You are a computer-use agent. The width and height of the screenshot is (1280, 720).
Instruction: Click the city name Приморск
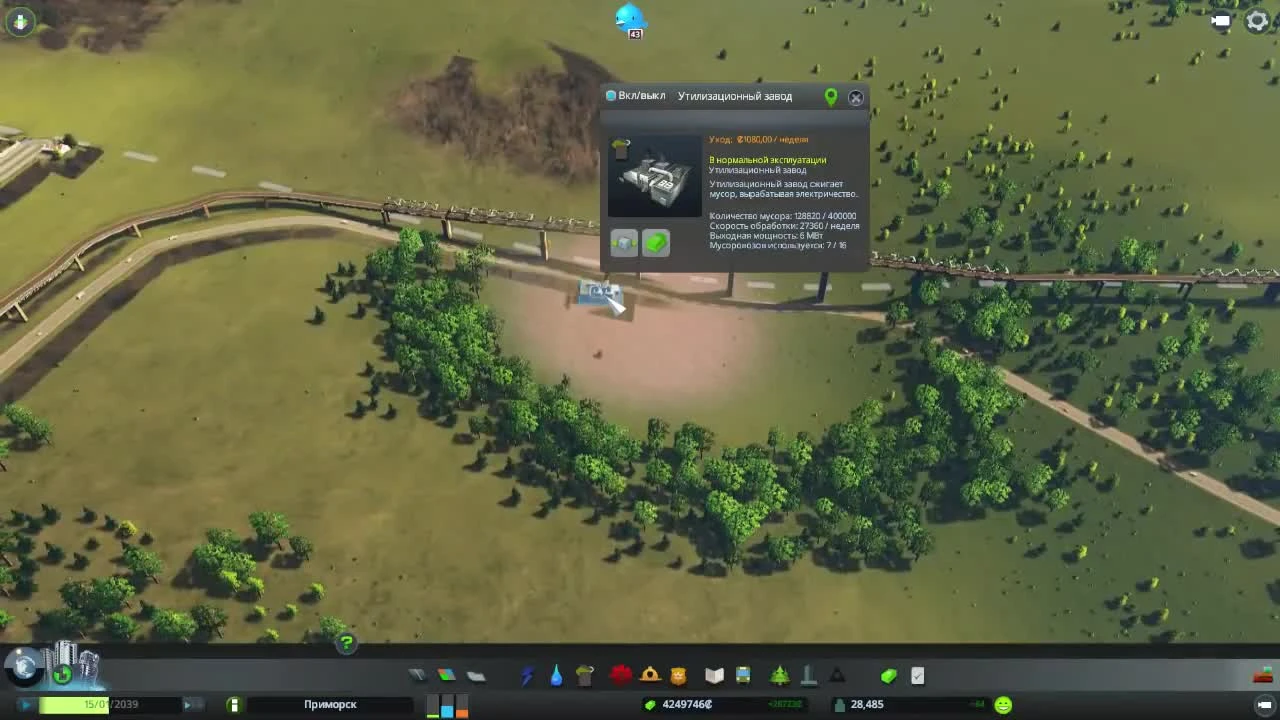(x=330, y=704)
